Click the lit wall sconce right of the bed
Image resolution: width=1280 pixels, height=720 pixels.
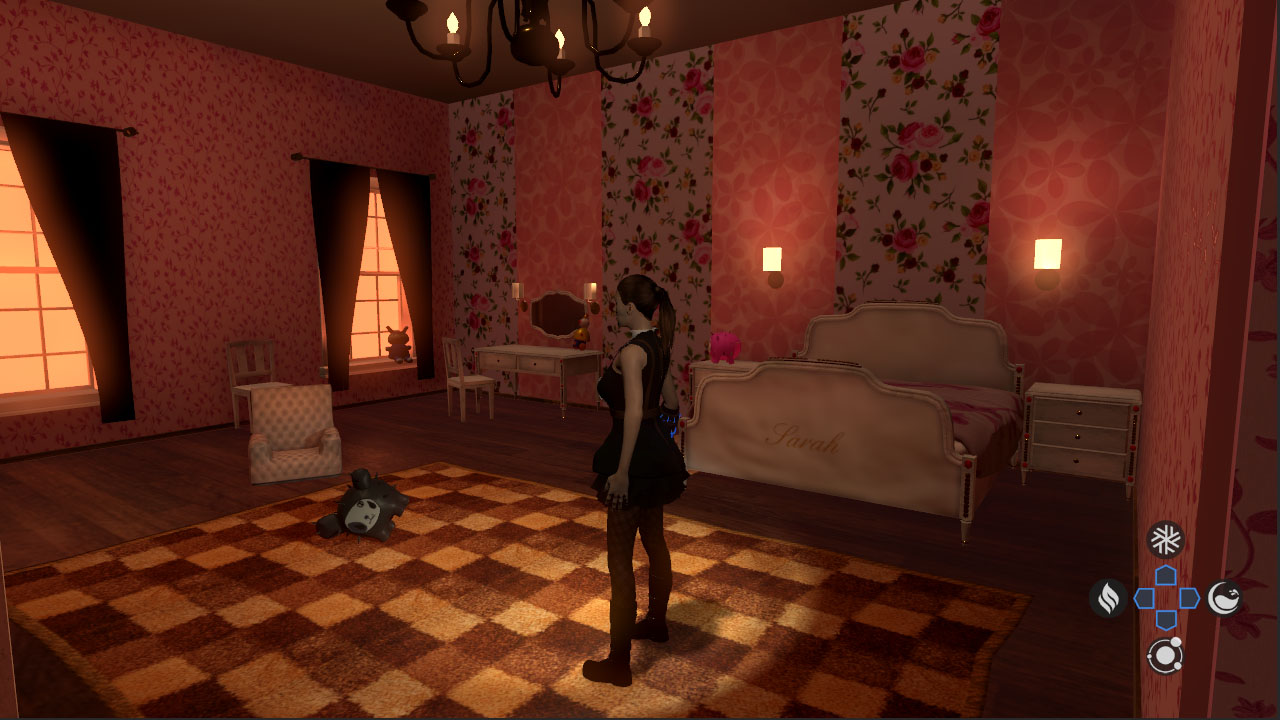(1048, 253)
